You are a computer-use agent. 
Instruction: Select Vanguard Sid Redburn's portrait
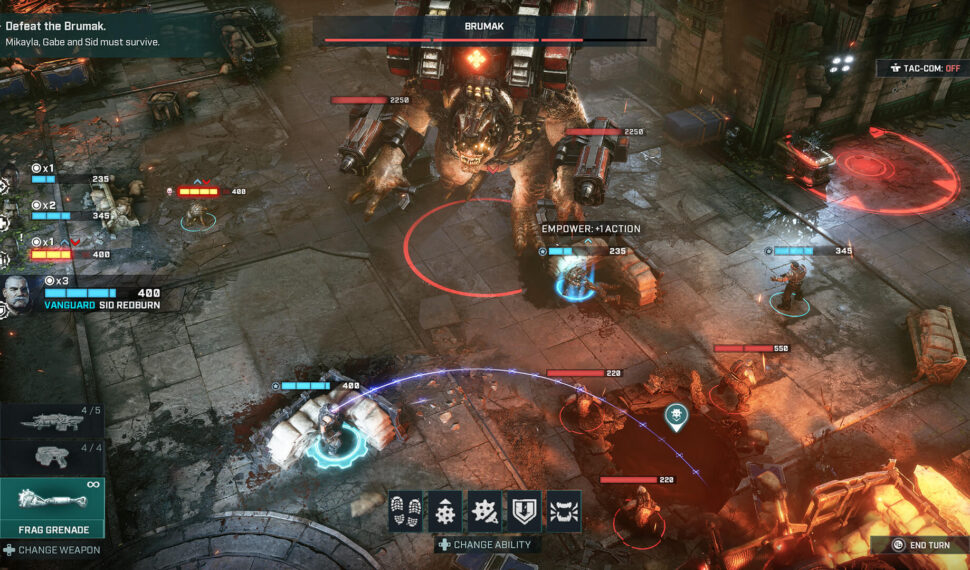click(19, 294)
